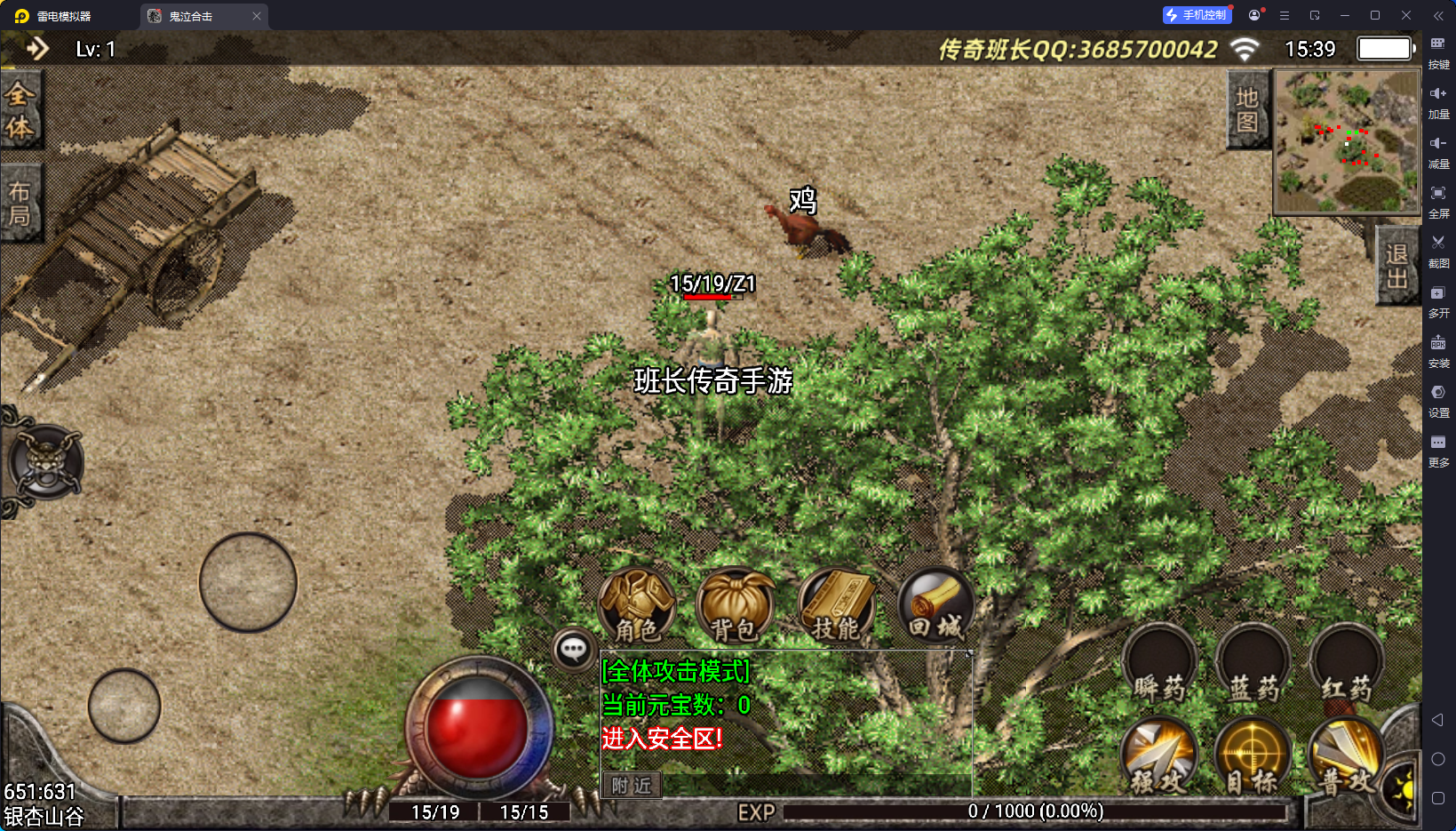Open the 地图 map button
Image resolution: width=1456 pixels, height=831 pixels.
pos(1247,110)
